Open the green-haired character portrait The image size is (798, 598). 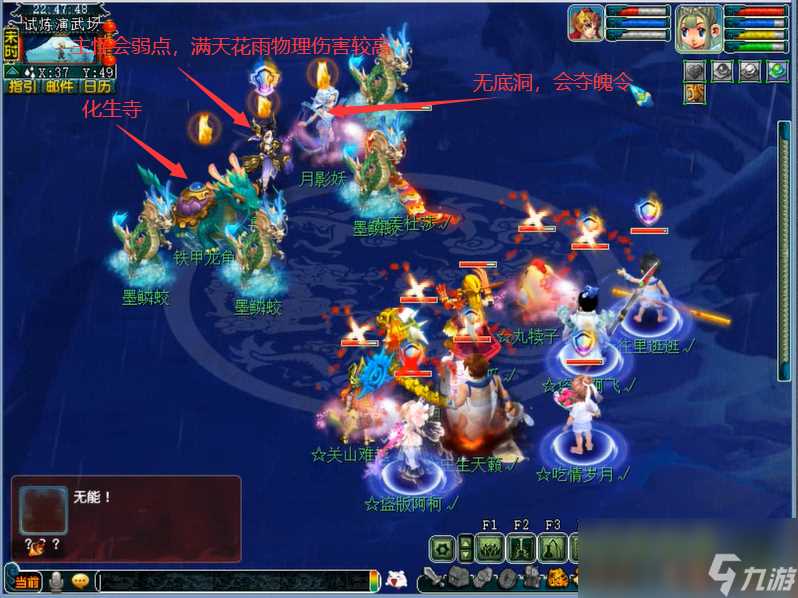point(699,27)
